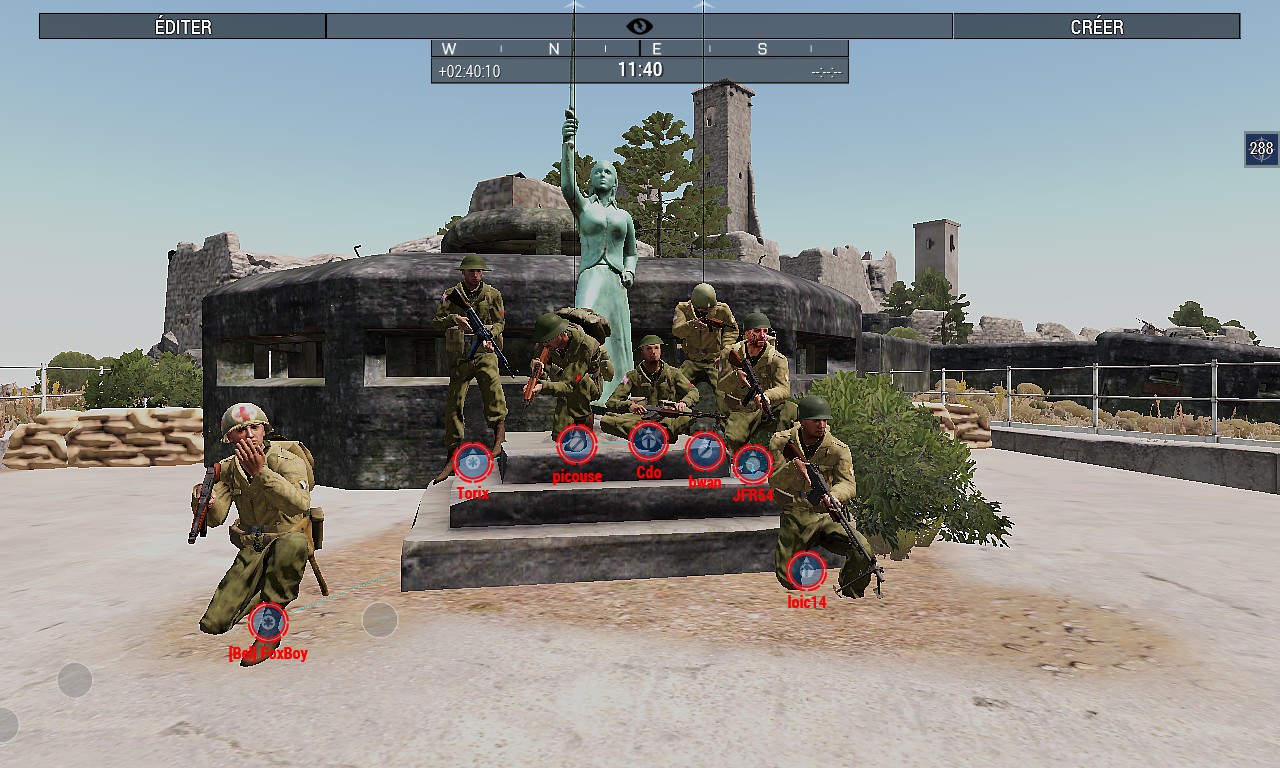Image resolution: width=1280 pixels, height=768 pixels.
Task: Open the CRÉER panel
Action: (1096, 27)
